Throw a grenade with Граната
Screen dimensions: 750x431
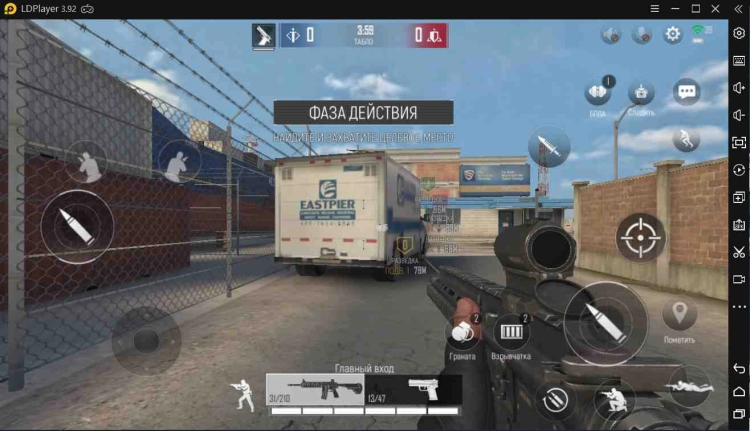[x=461, y=333]
